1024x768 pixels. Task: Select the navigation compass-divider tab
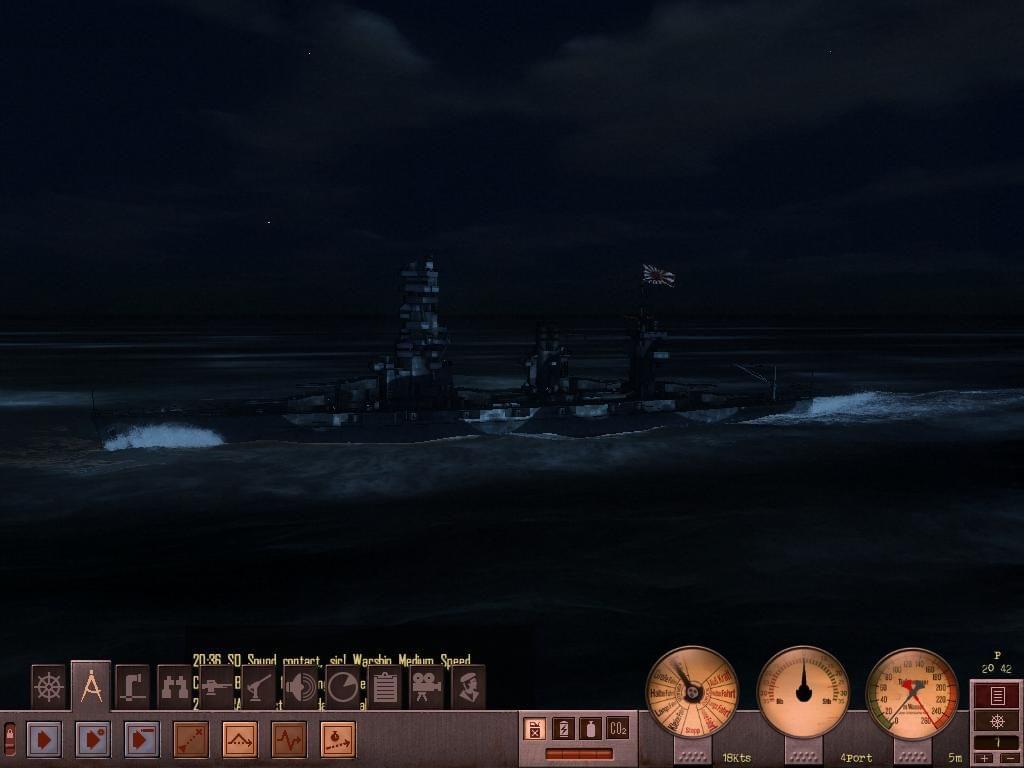tap(91, 686)
